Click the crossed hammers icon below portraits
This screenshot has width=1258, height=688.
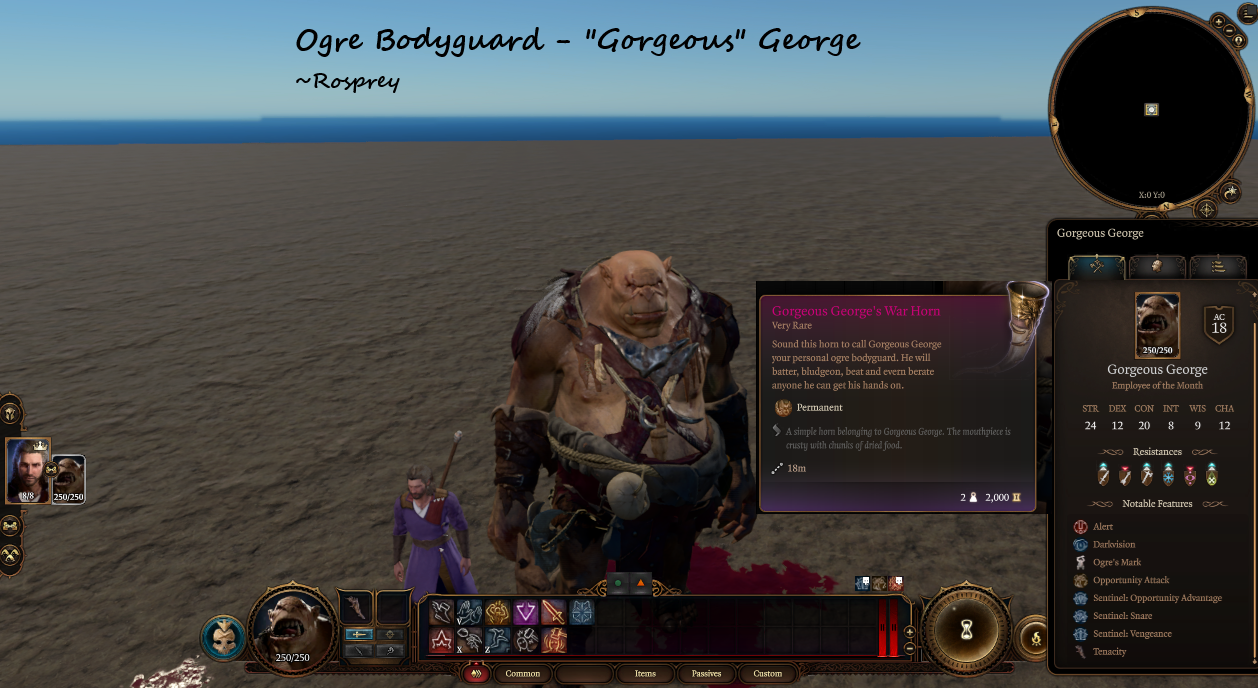(x=11, y=555)
